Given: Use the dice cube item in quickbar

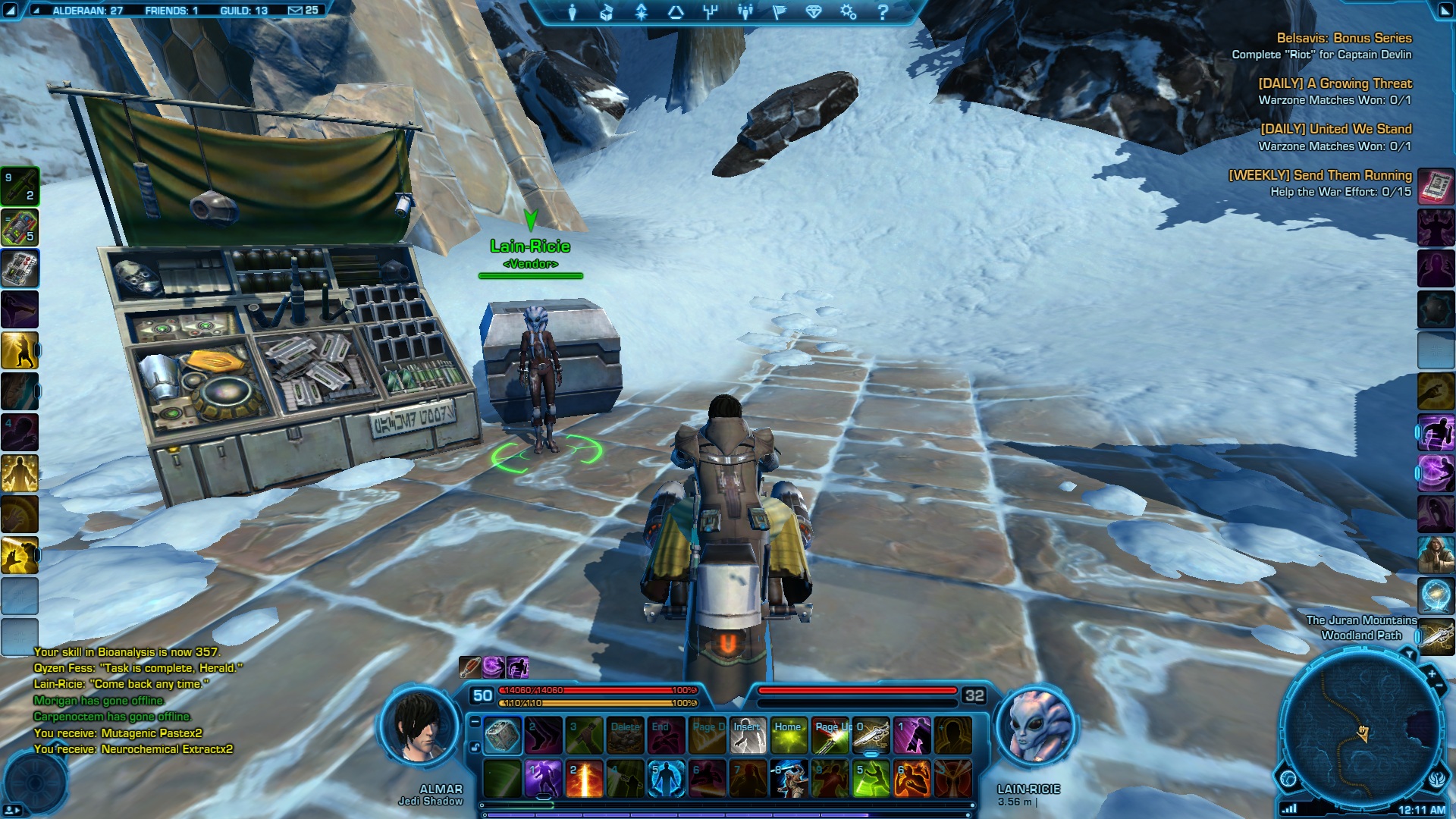Looking at the screenshot, I should 502,736.
